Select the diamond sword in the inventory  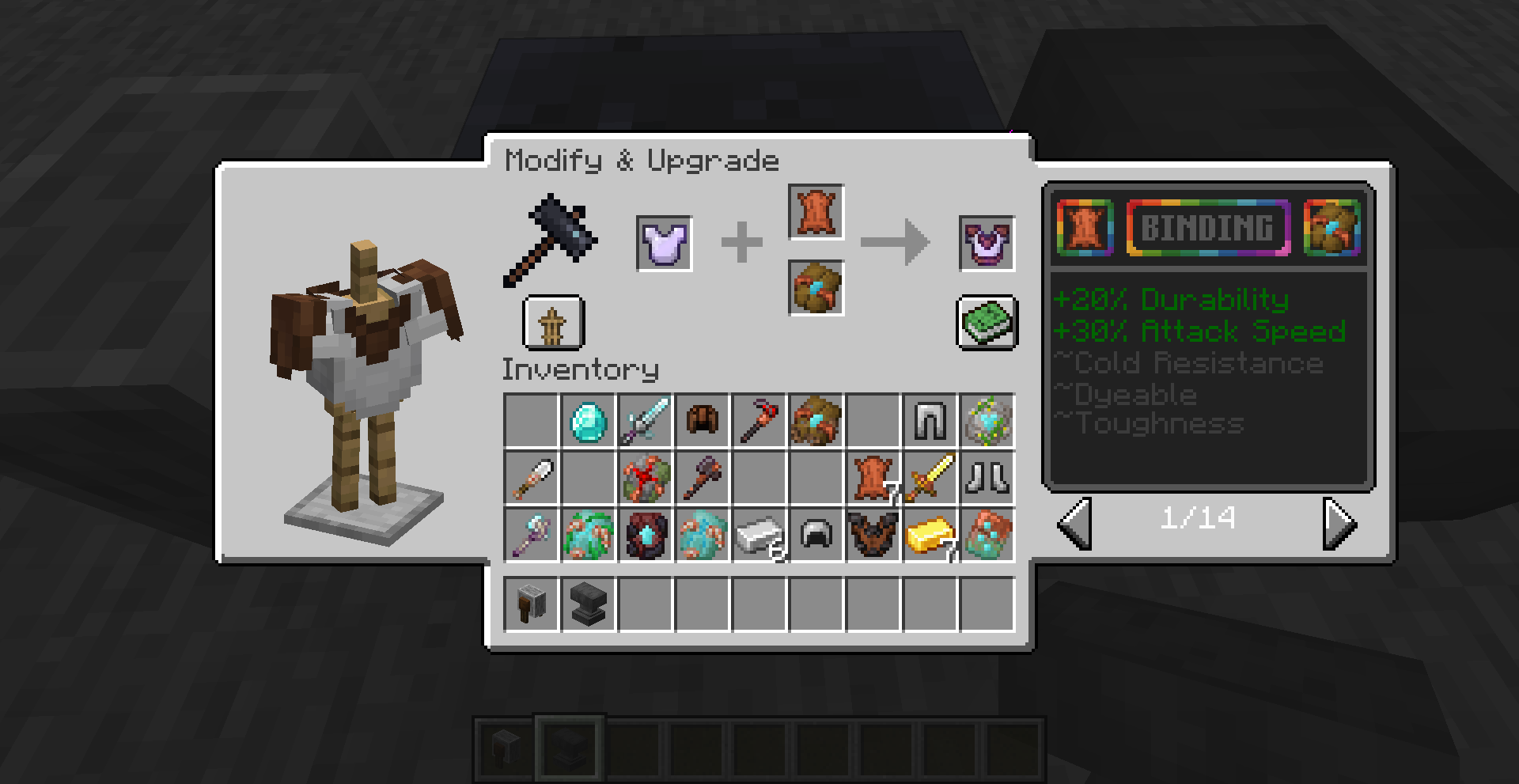coord(646,422)
